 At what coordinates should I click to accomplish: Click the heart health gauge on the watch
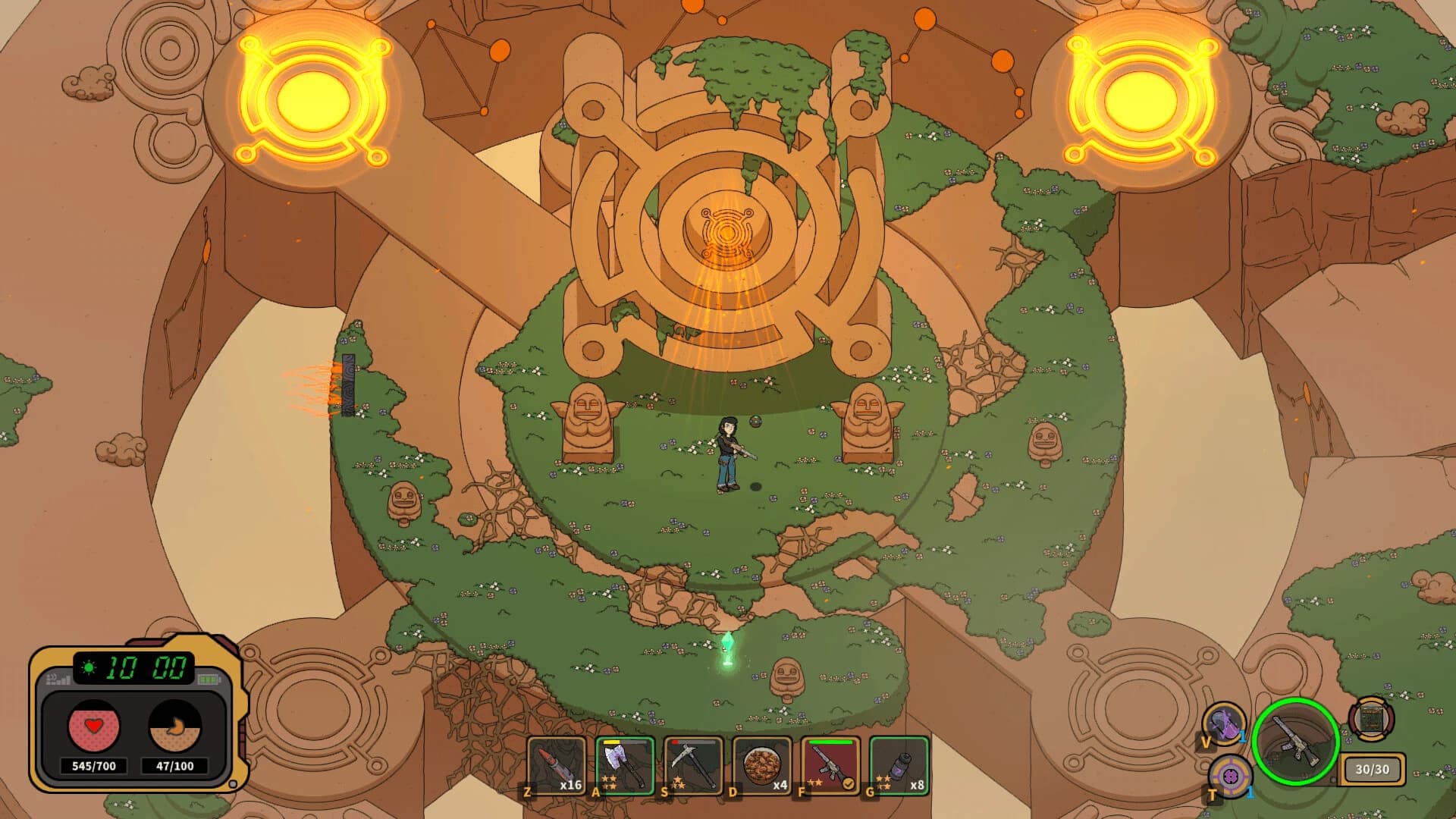pyautogui.click(x=93, y=726)
